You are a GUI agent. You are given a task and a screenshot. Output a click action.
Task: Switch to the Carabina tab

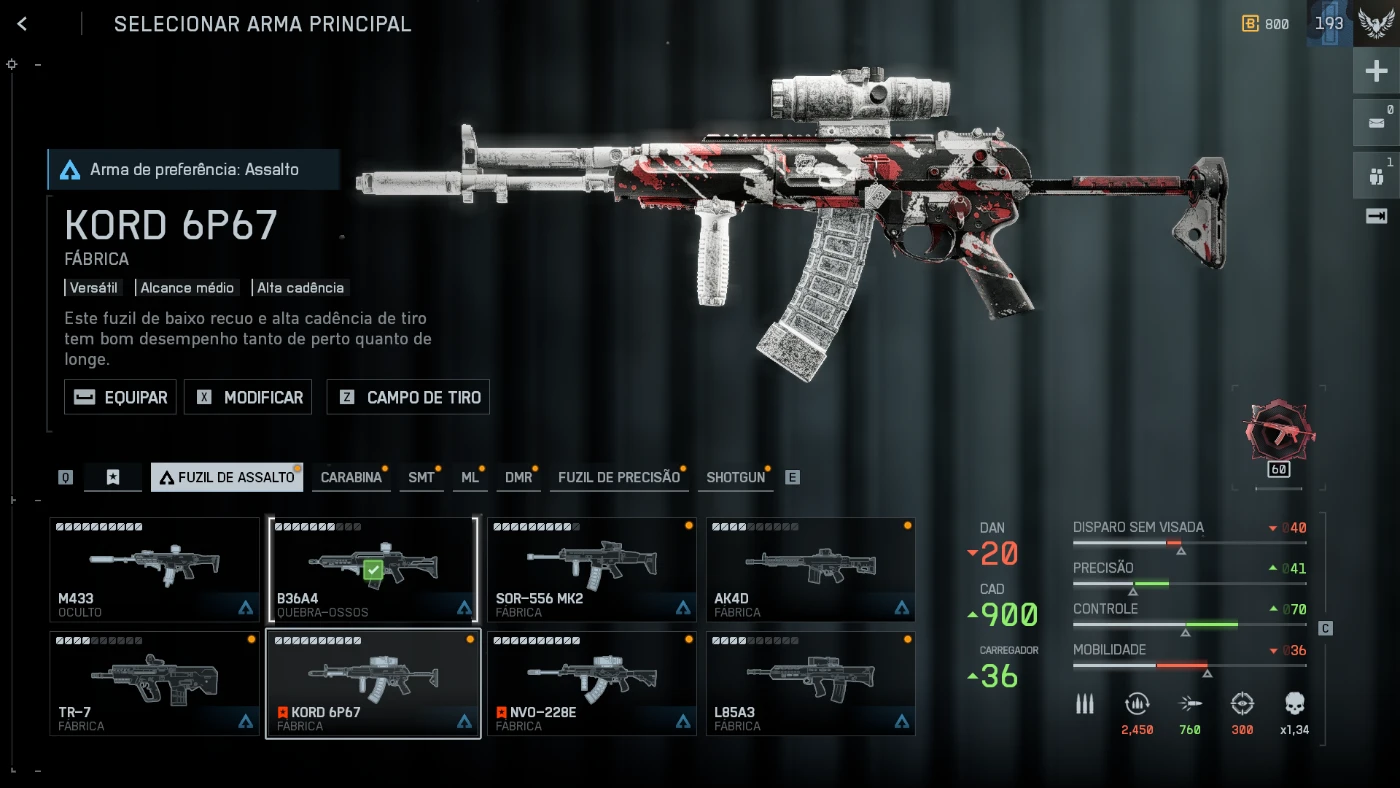(350, 477)
